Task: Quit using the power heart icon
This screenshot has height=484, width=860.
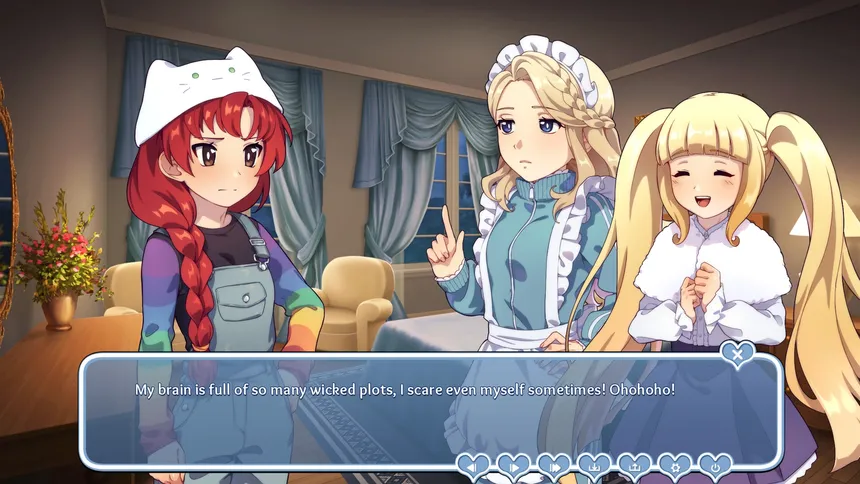Action: 714,466
